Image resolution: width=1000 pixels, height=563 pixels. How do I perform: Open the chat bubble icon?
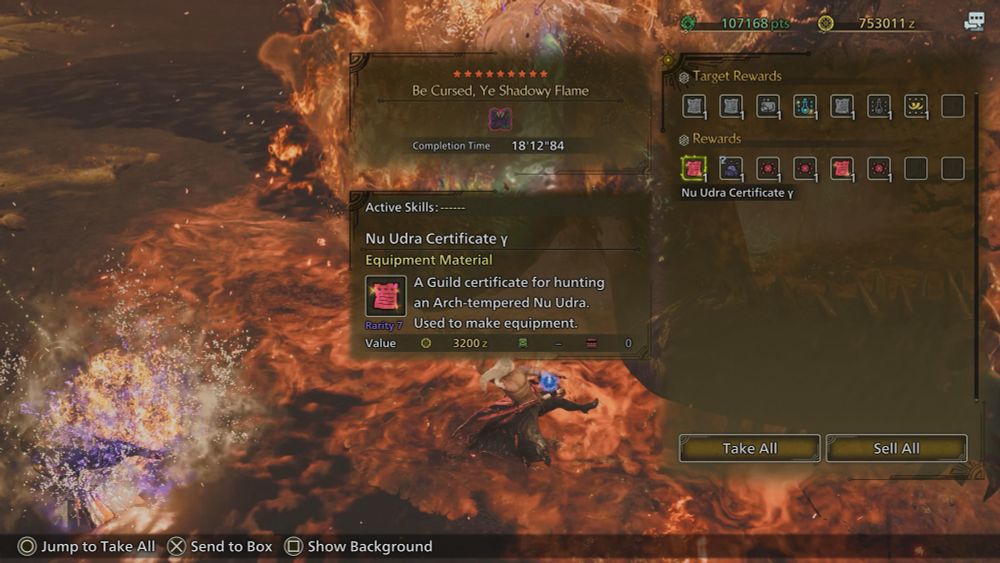[x=974, y=22]
